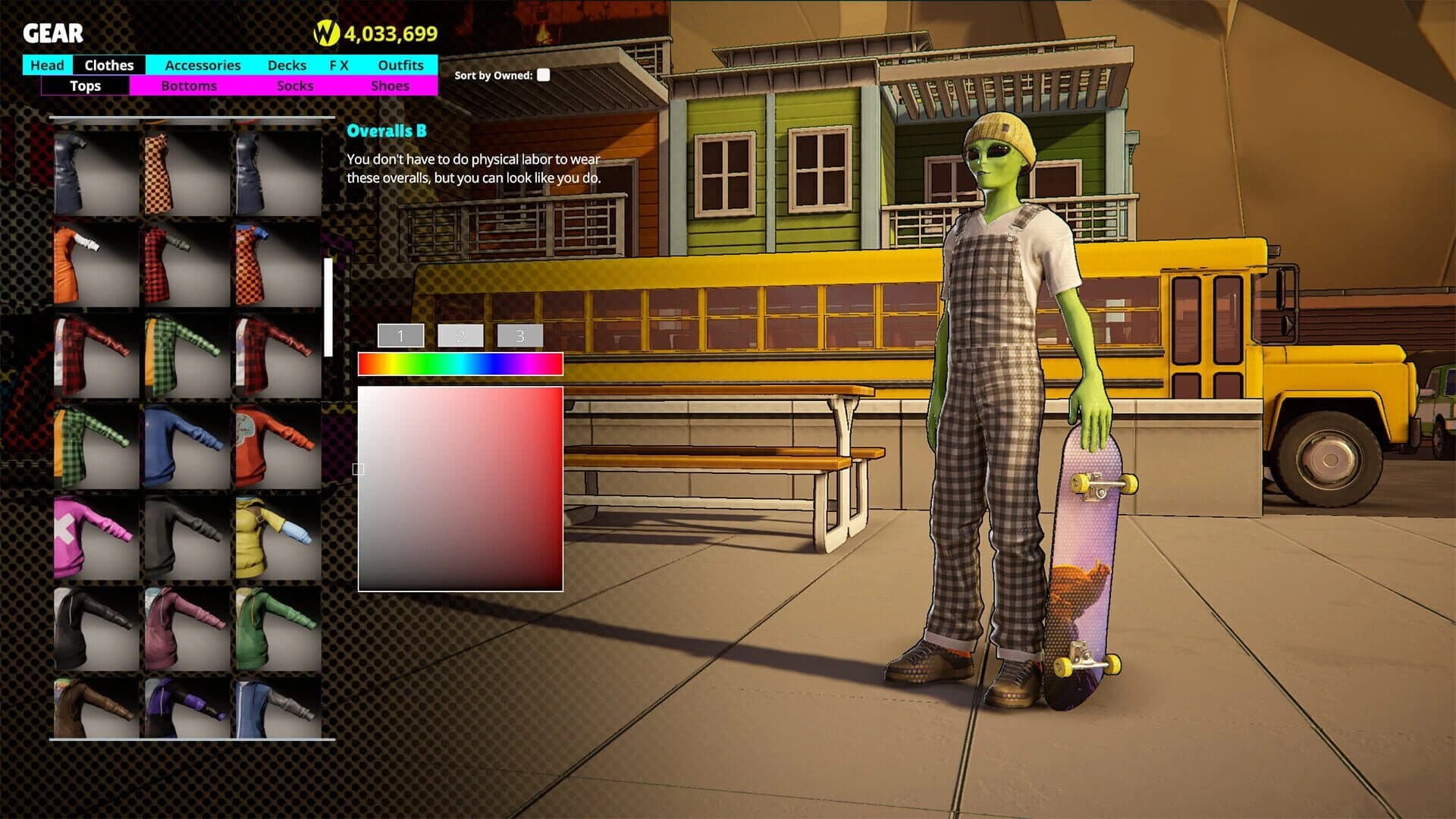Click the yellow W currency coin icon
This screenshot has width=1456, height=819.
coord(328,33)
